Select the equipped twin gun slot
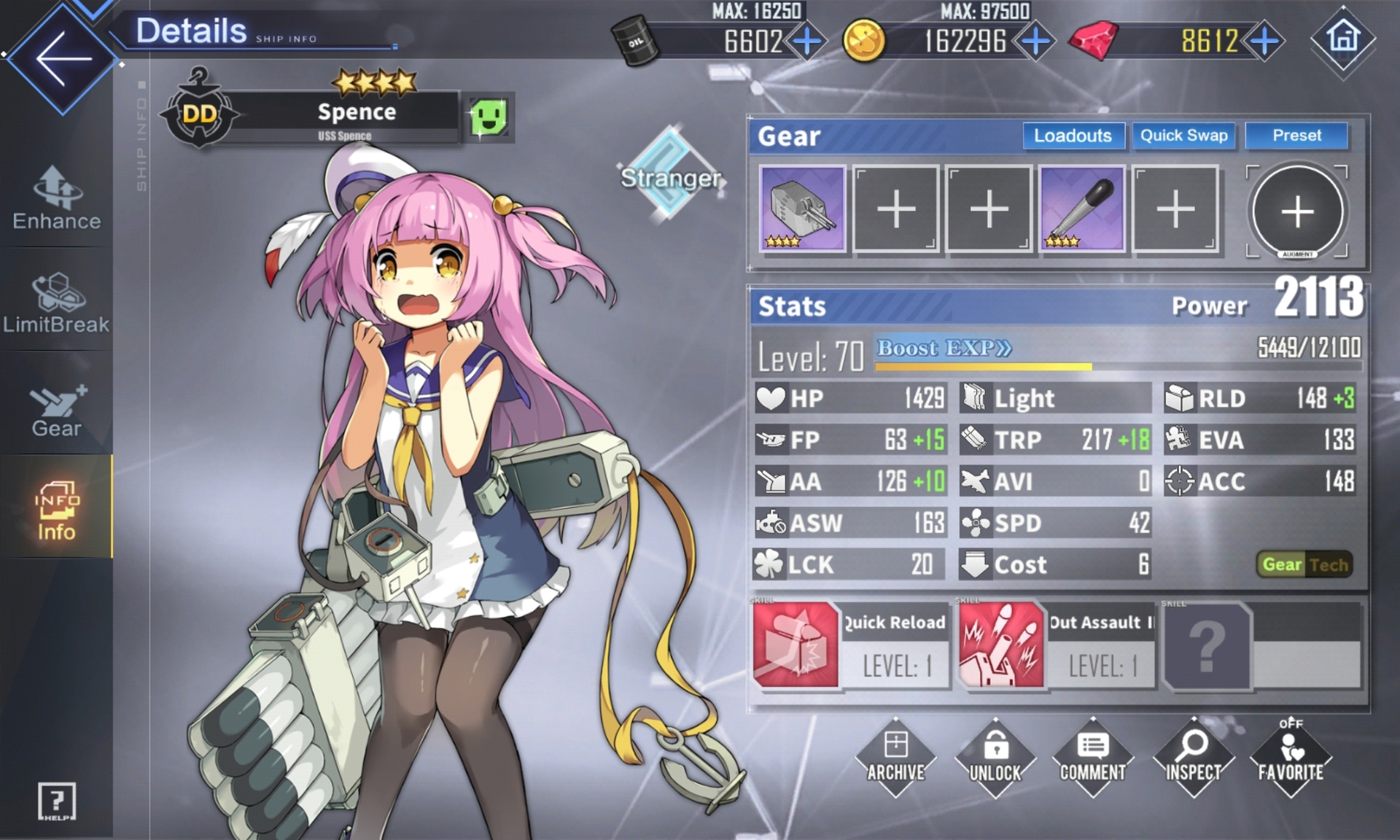 tap(802, 209)
